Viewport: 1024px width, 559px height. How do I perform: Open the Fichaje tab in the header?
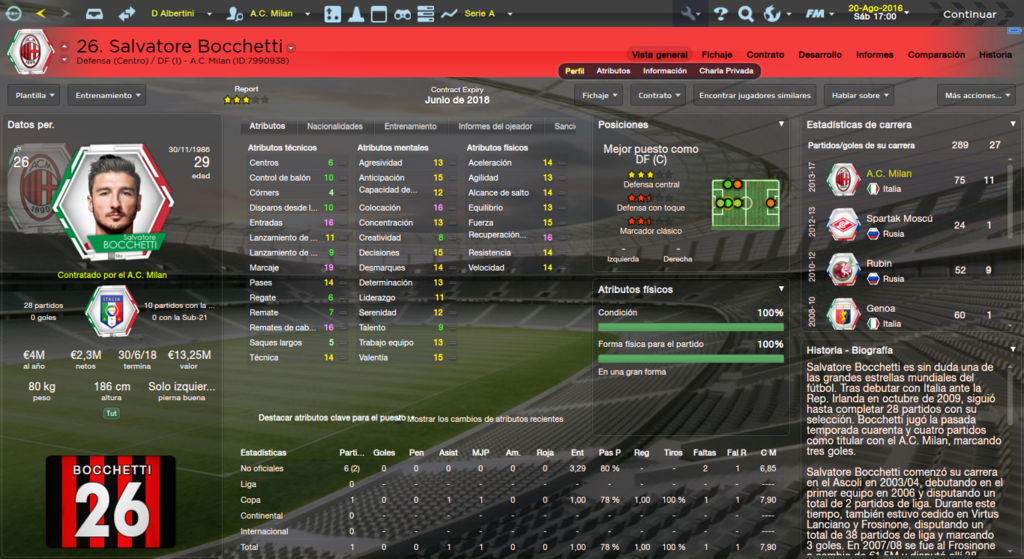717,54
